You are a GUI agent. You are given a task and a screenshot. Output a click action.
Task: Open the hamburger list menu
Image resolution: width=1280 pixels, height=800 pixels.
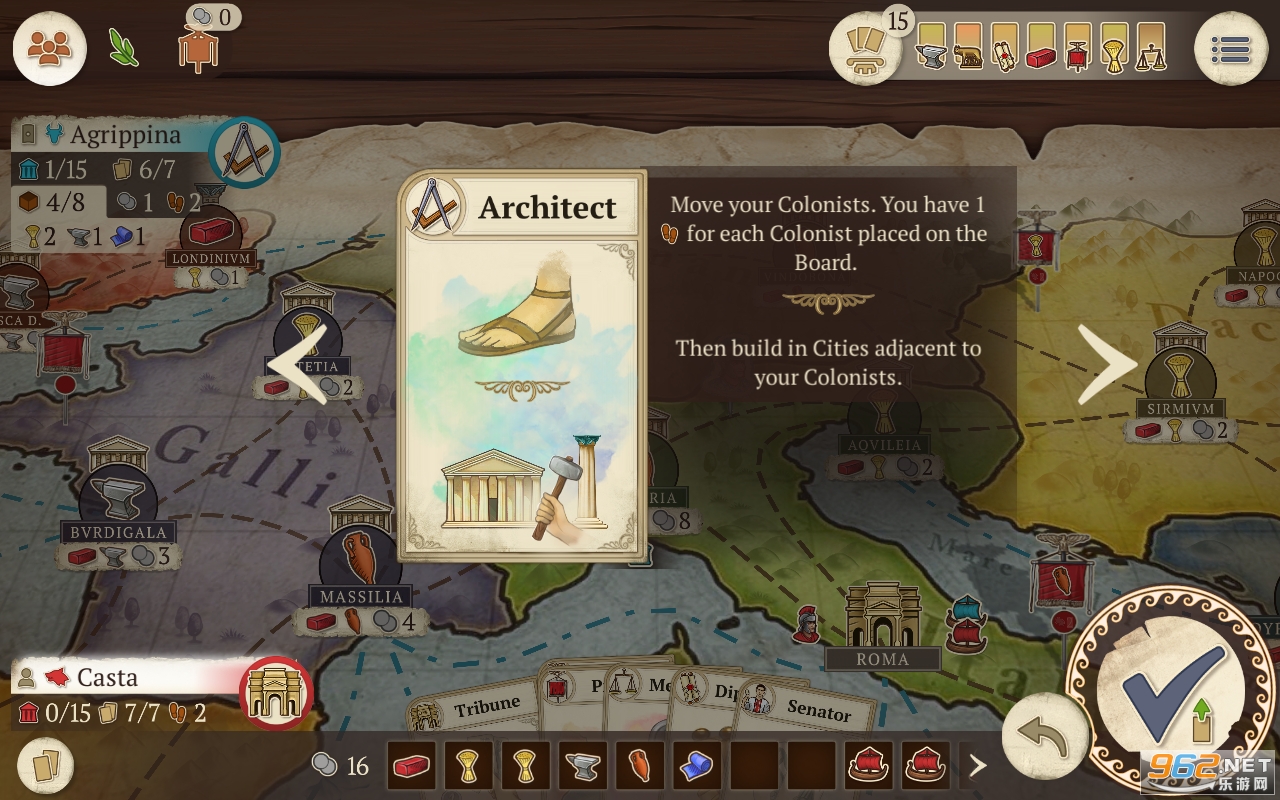(x=1231, y=48)
